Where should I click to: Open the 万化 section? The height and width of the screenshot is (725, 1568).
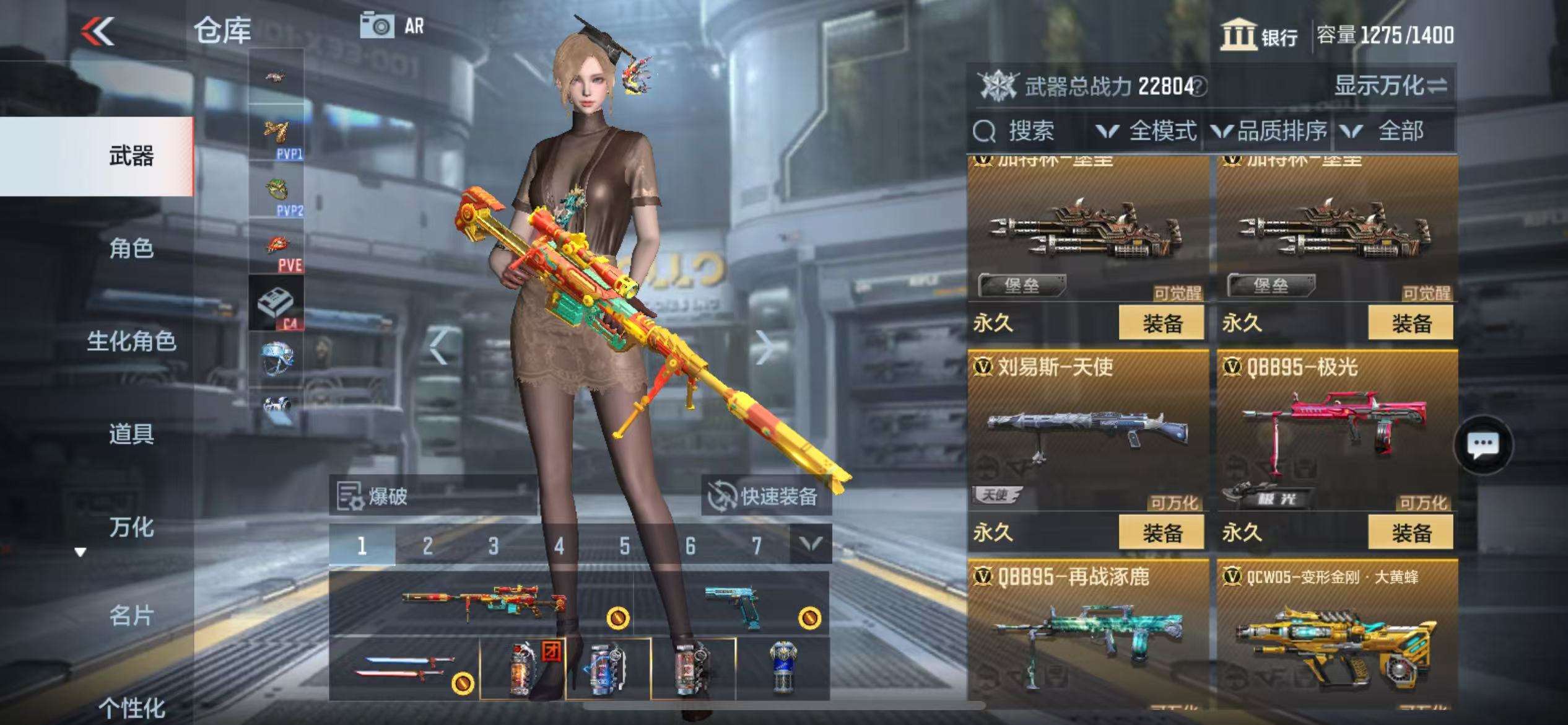[131, 527]
